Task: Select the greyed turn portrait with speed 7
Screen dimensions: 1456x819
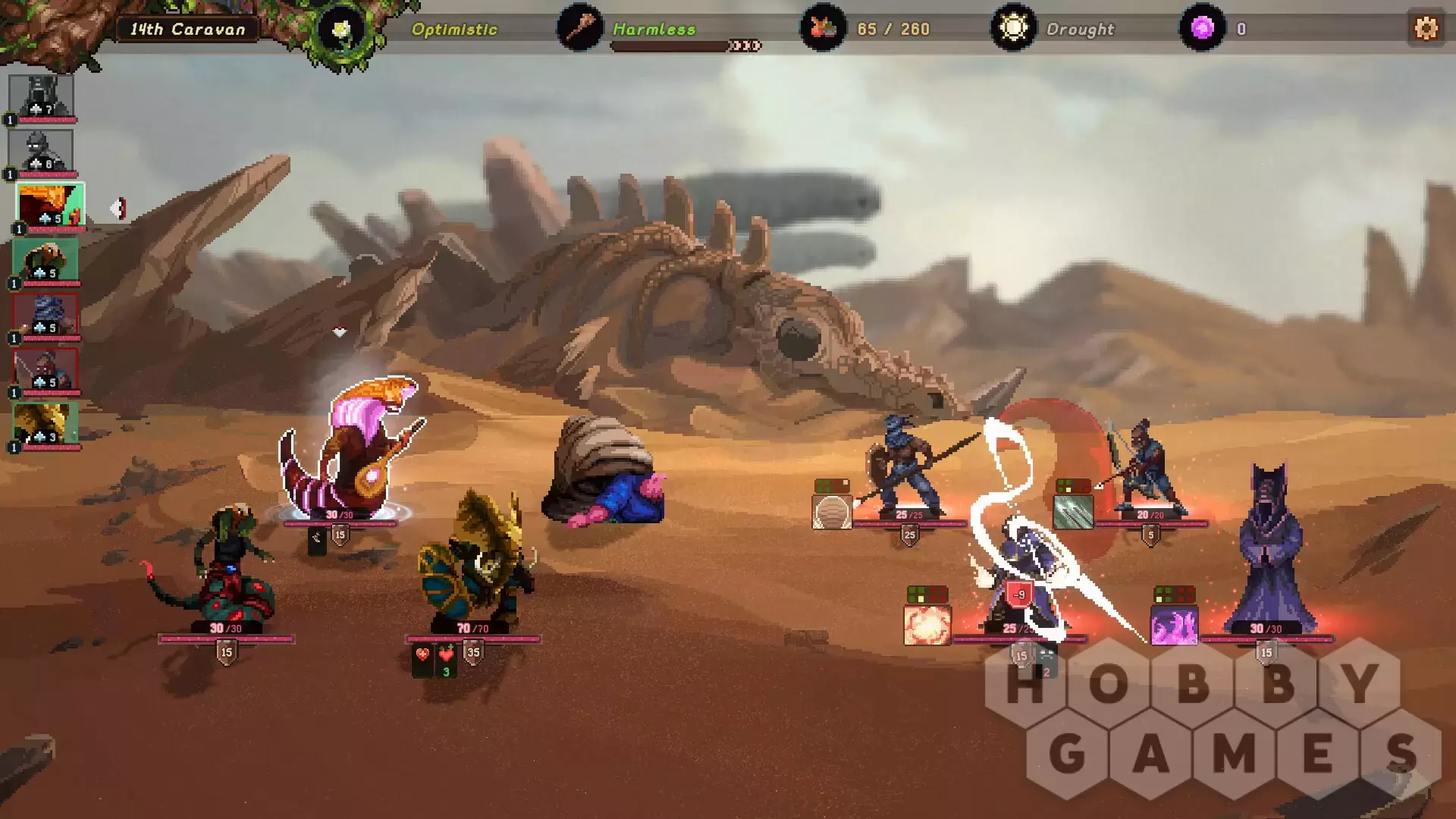Action: click(41, 96)
